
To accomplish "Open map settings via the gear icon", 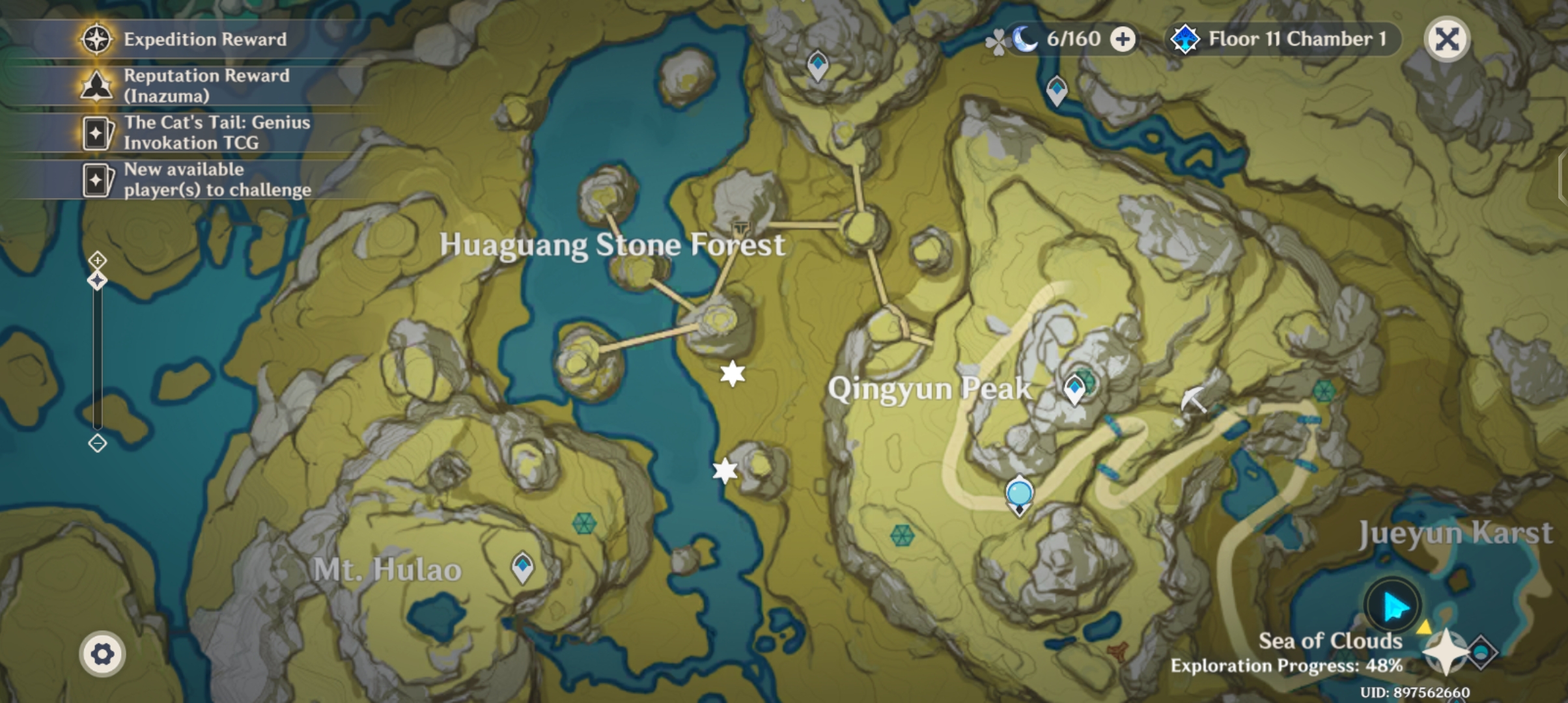I will point(102,652).
